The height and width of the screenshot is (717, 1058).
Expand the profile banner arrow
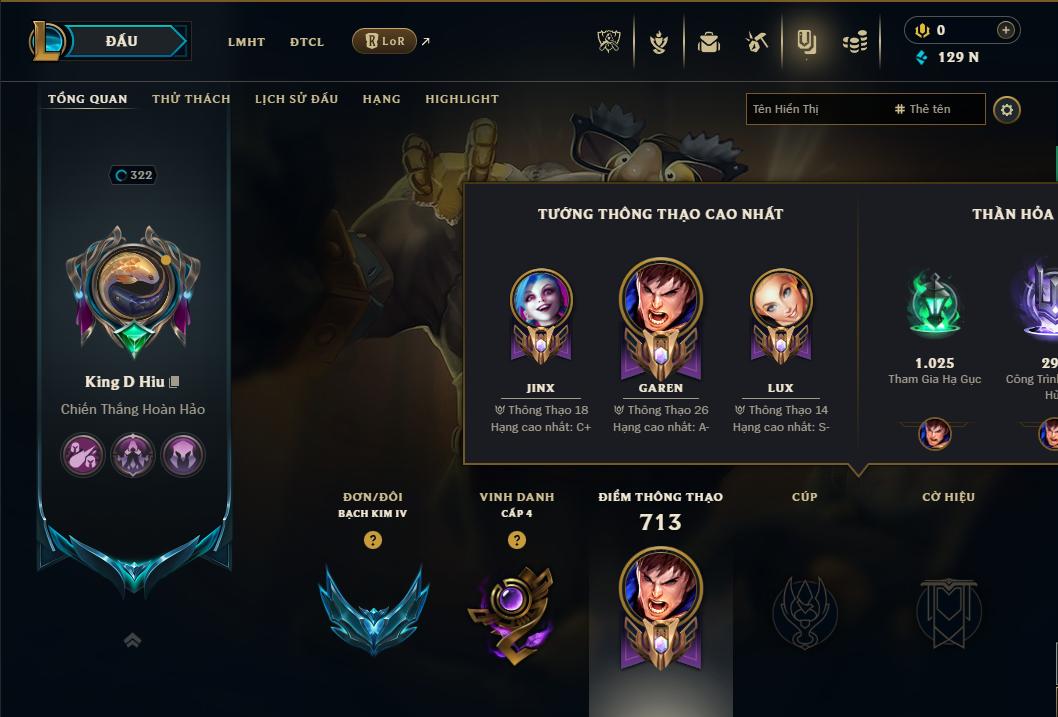pyautogui.click(x=132, y=640)
